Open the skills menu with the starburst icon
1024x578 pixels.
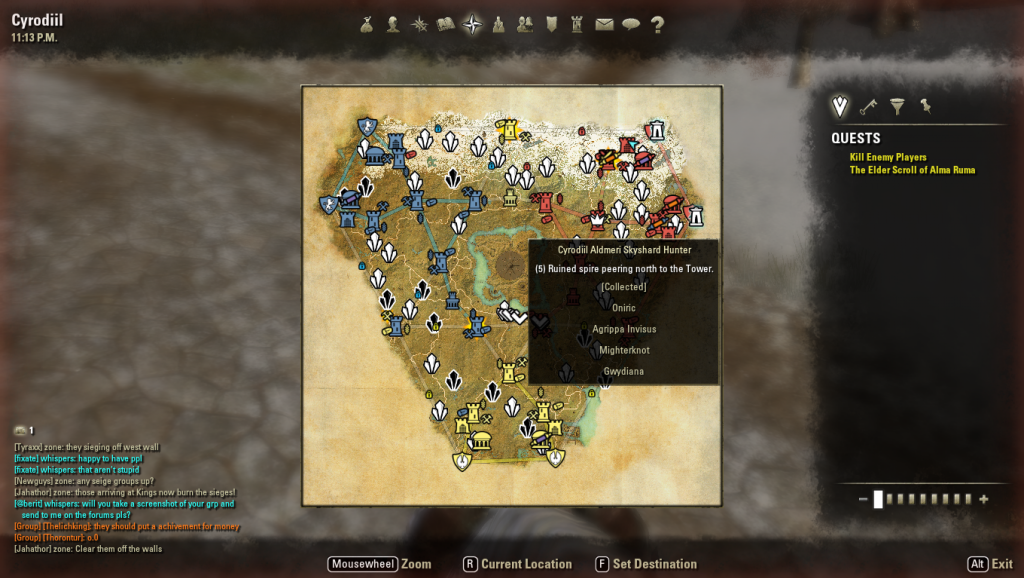[419, 25]
